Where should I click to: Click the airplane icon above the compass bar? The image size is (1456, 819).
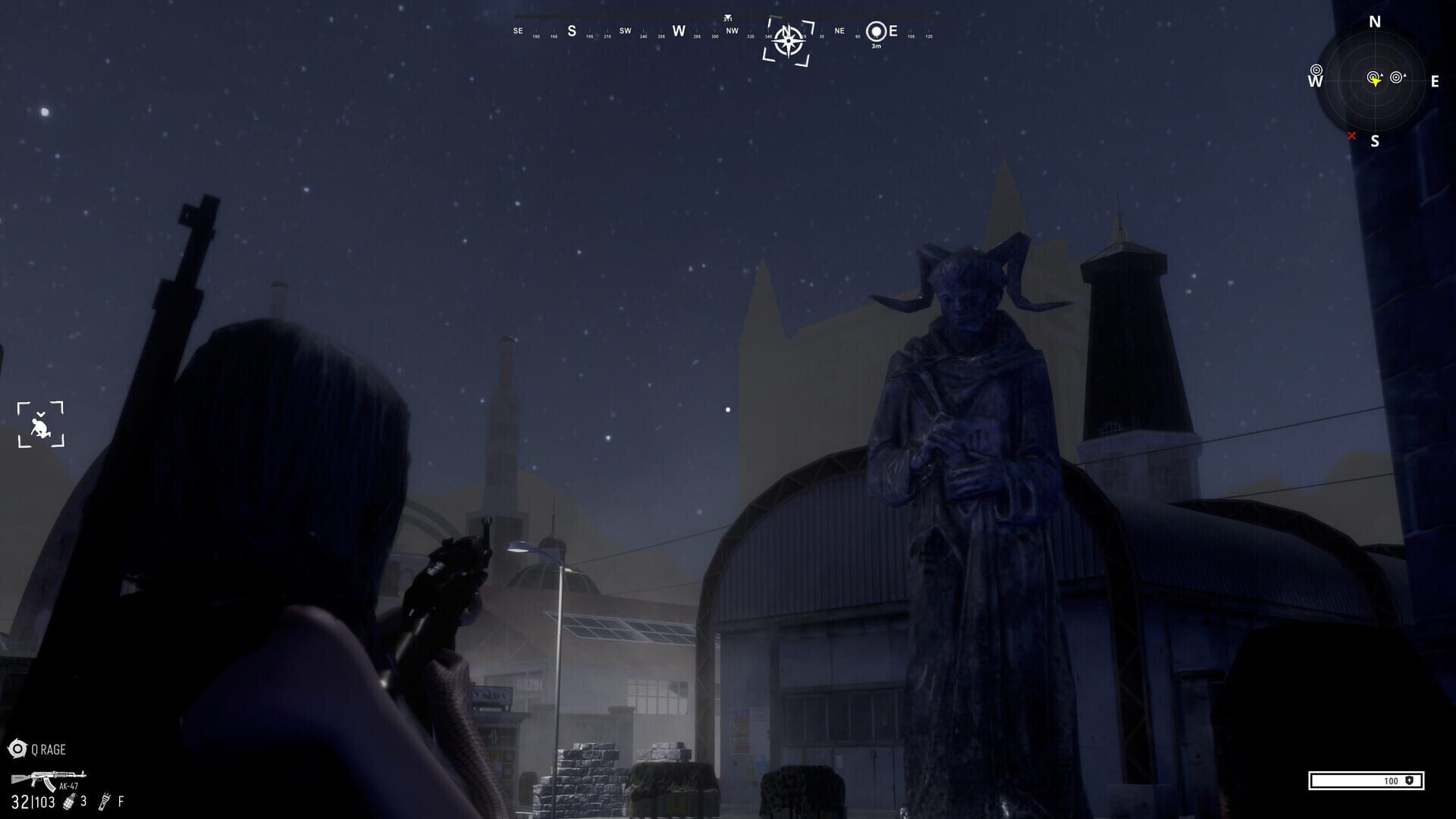(727, 15)
